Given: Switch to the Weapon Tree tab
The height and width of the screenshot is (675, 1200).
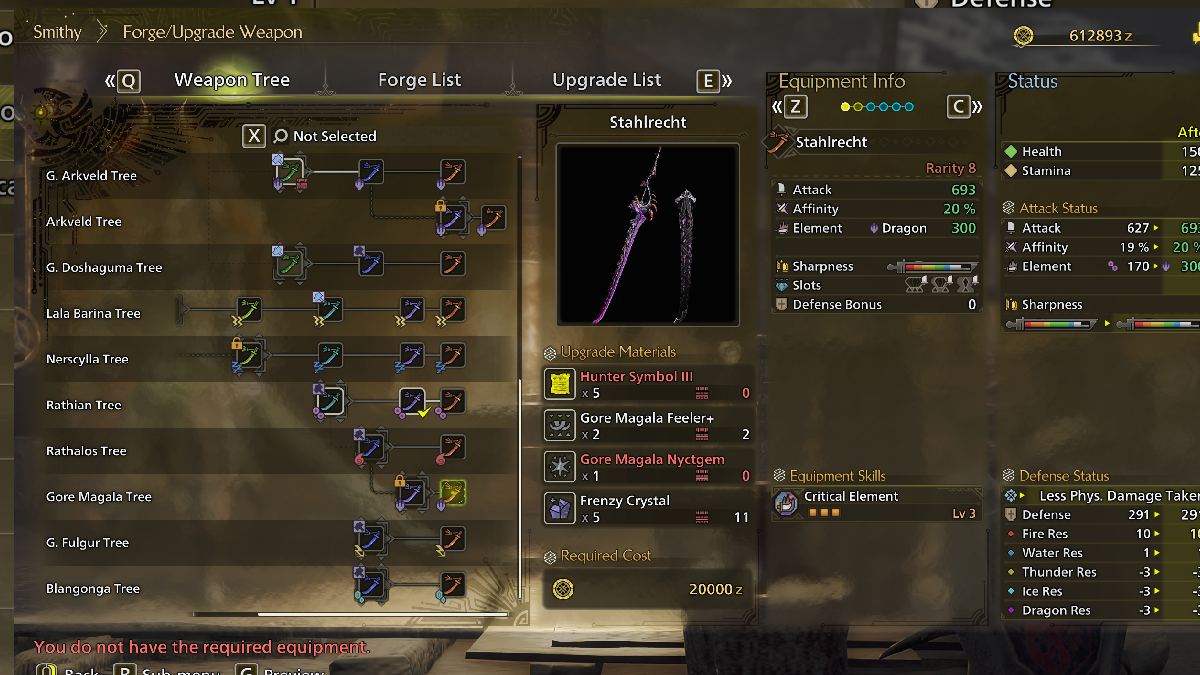Looking at the screenshot, I should click(x=232, y=81).
